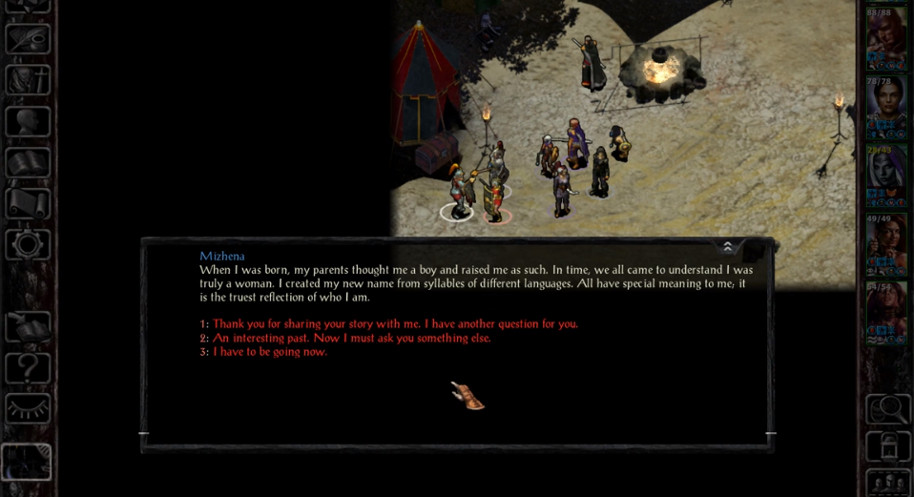Viewport: 914px width, 497px height.
Task: Open the gear-shaped options icon
Action: (x=27, y=245)
